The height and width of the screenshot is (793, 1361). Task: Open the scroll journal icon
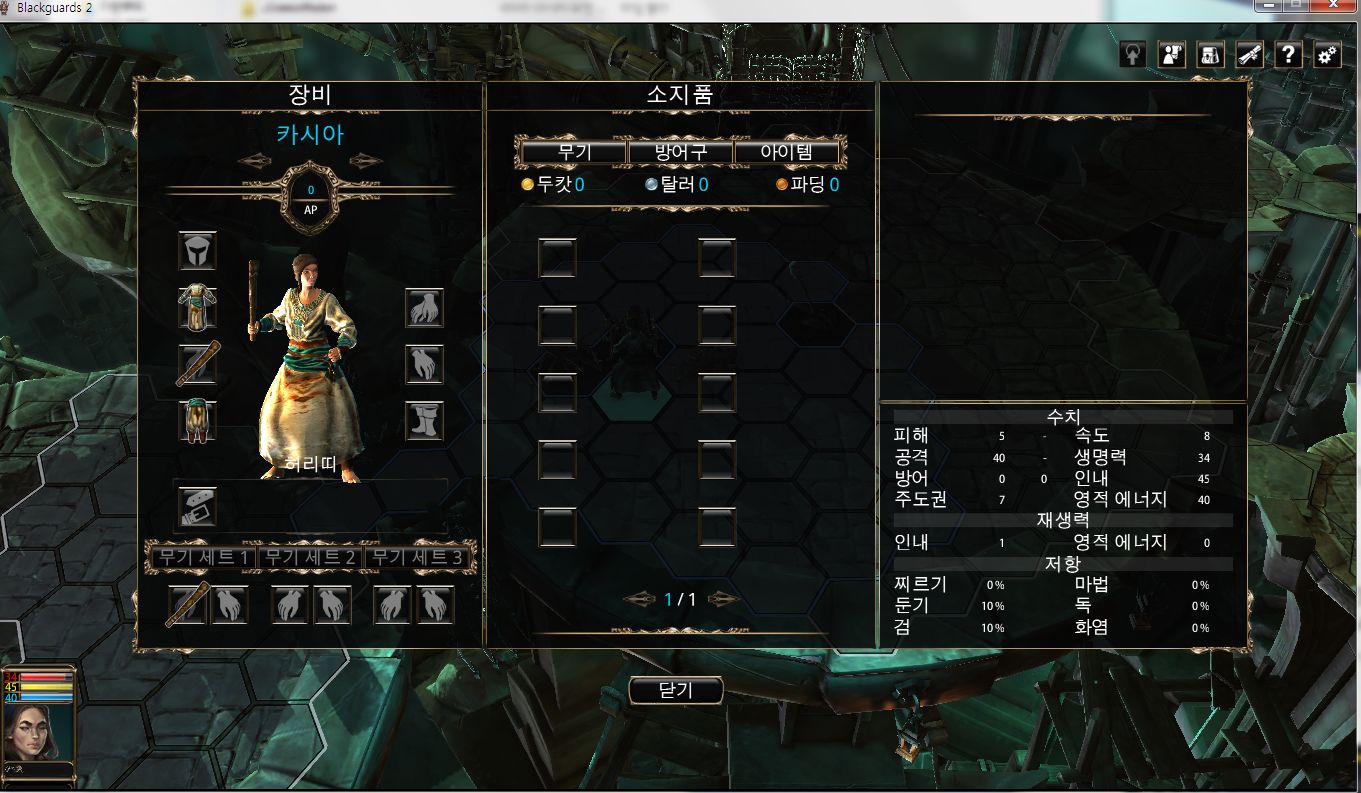[1249, 55]
